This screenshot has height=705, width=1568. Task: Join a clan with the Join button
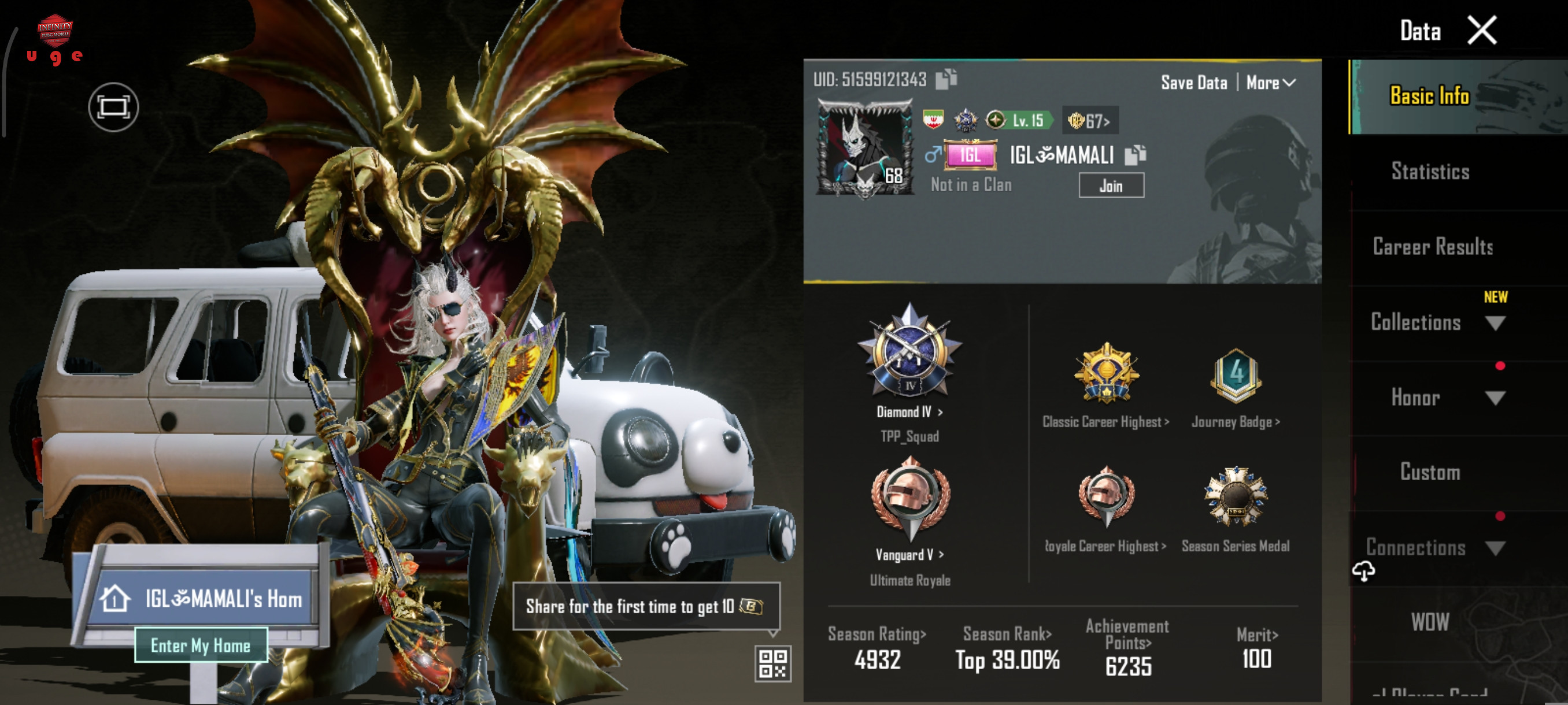1110,186
